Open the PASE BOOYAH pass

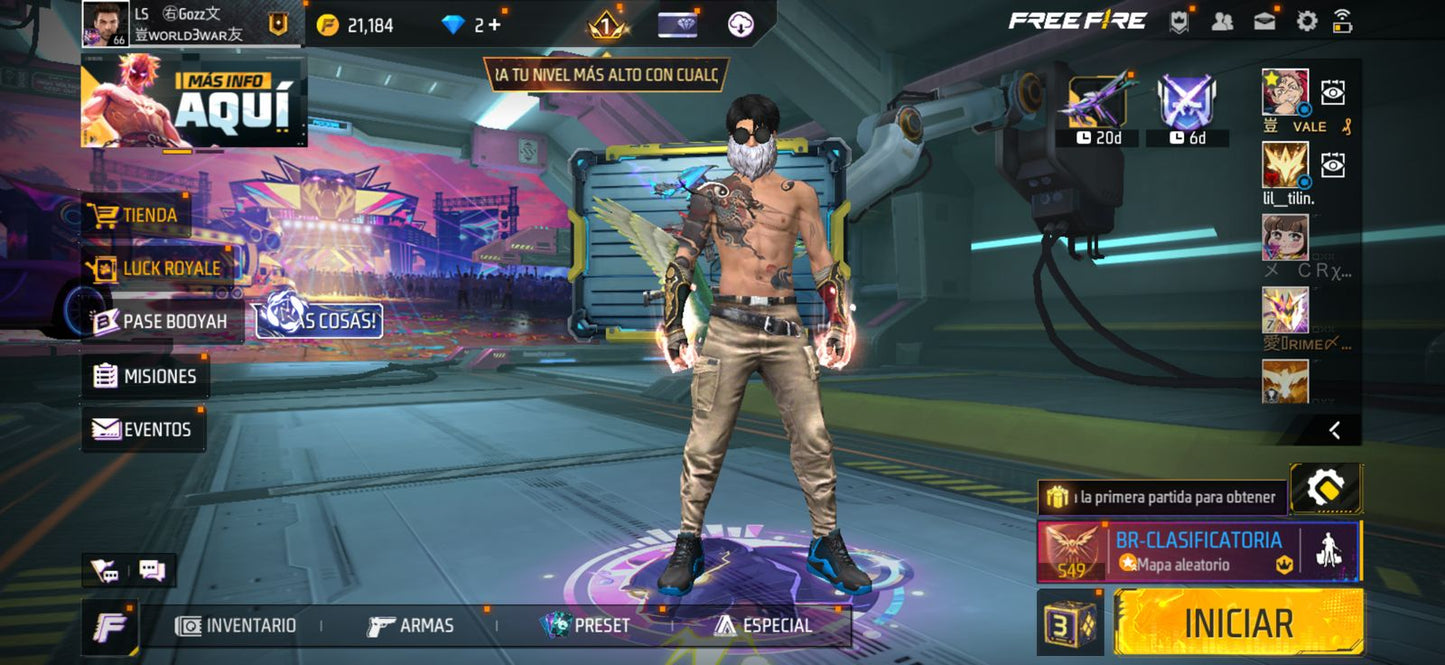coord(160,321)
